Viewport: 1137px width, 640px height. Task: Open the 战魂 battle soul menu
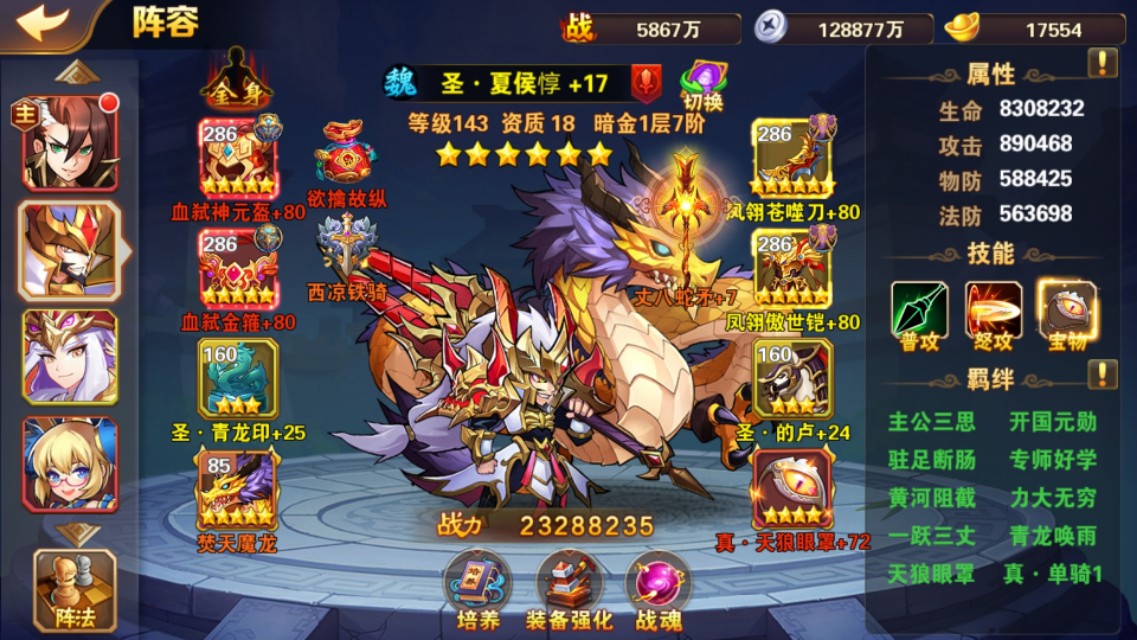(x=659, y=590)
